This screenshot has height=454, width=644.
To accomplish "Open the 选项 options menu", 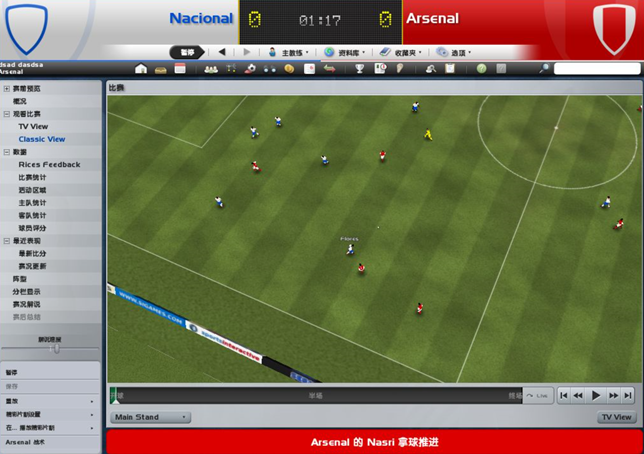I will (453, 52).
